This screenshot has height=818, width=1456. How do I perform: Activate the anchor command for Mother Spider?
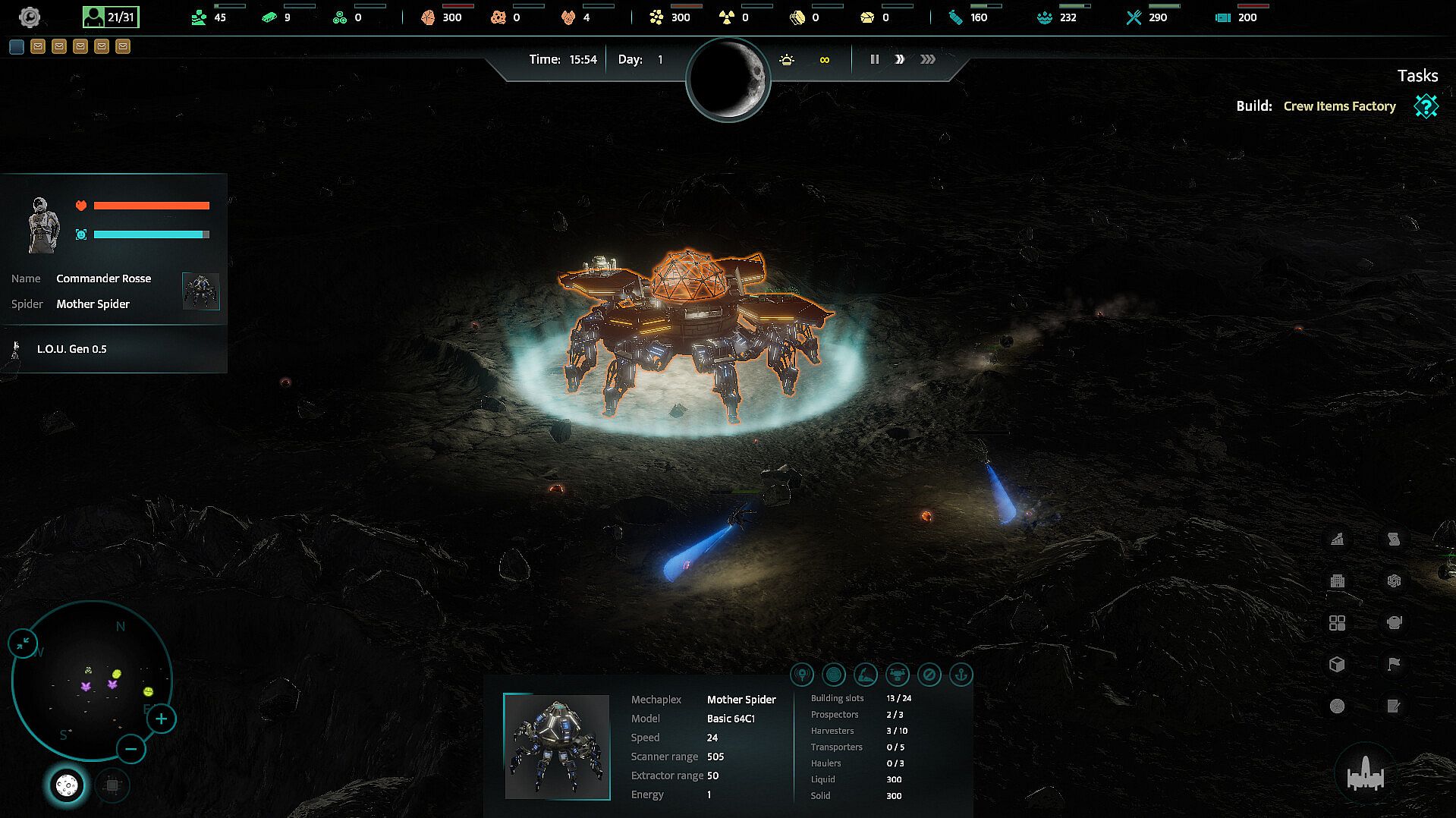961,675
